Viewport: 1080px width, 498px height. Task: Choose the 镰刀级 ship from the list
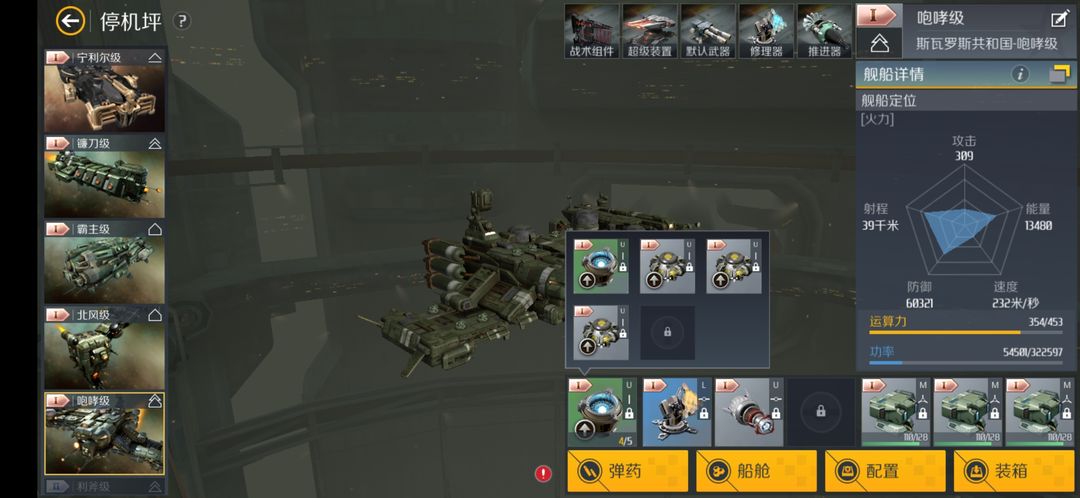click(x=104, y=178)
